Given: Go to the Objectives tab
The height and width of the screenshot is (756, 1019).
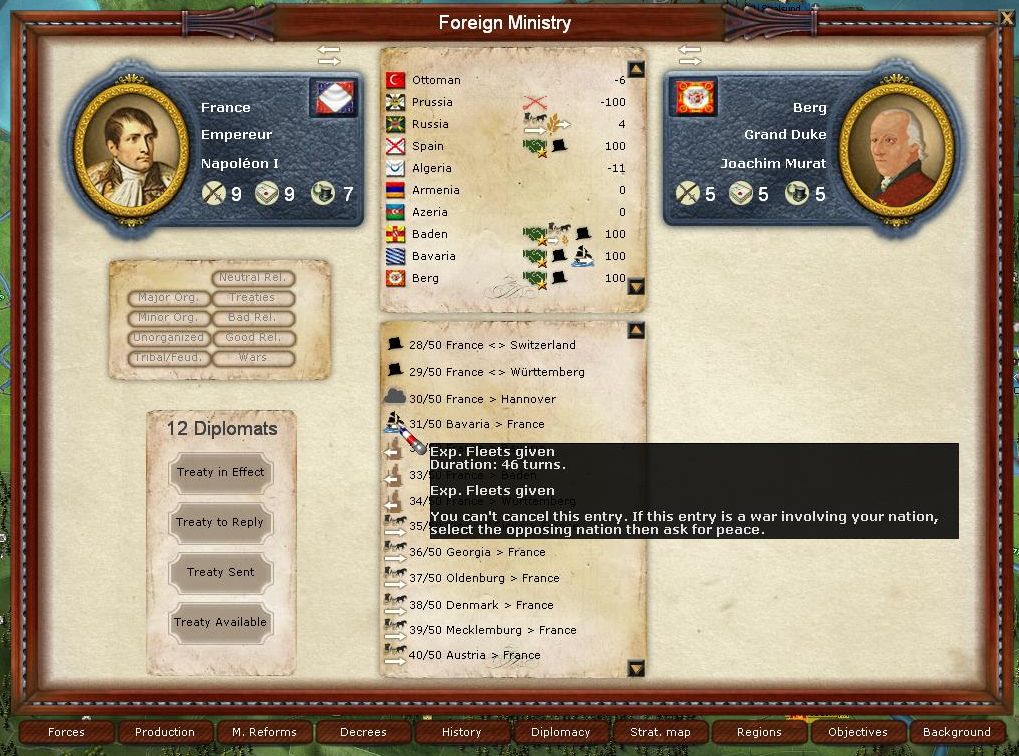Looking at the screenshot, I should (x=858, y=732).
